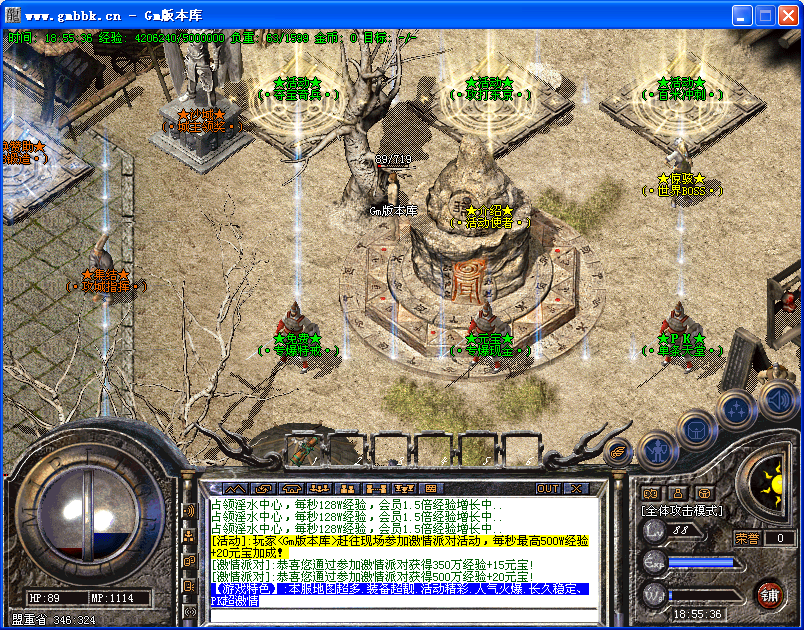Open the red 铺 shop button
Viewport: 804px width, 630px height.
(x=769, y=594)
